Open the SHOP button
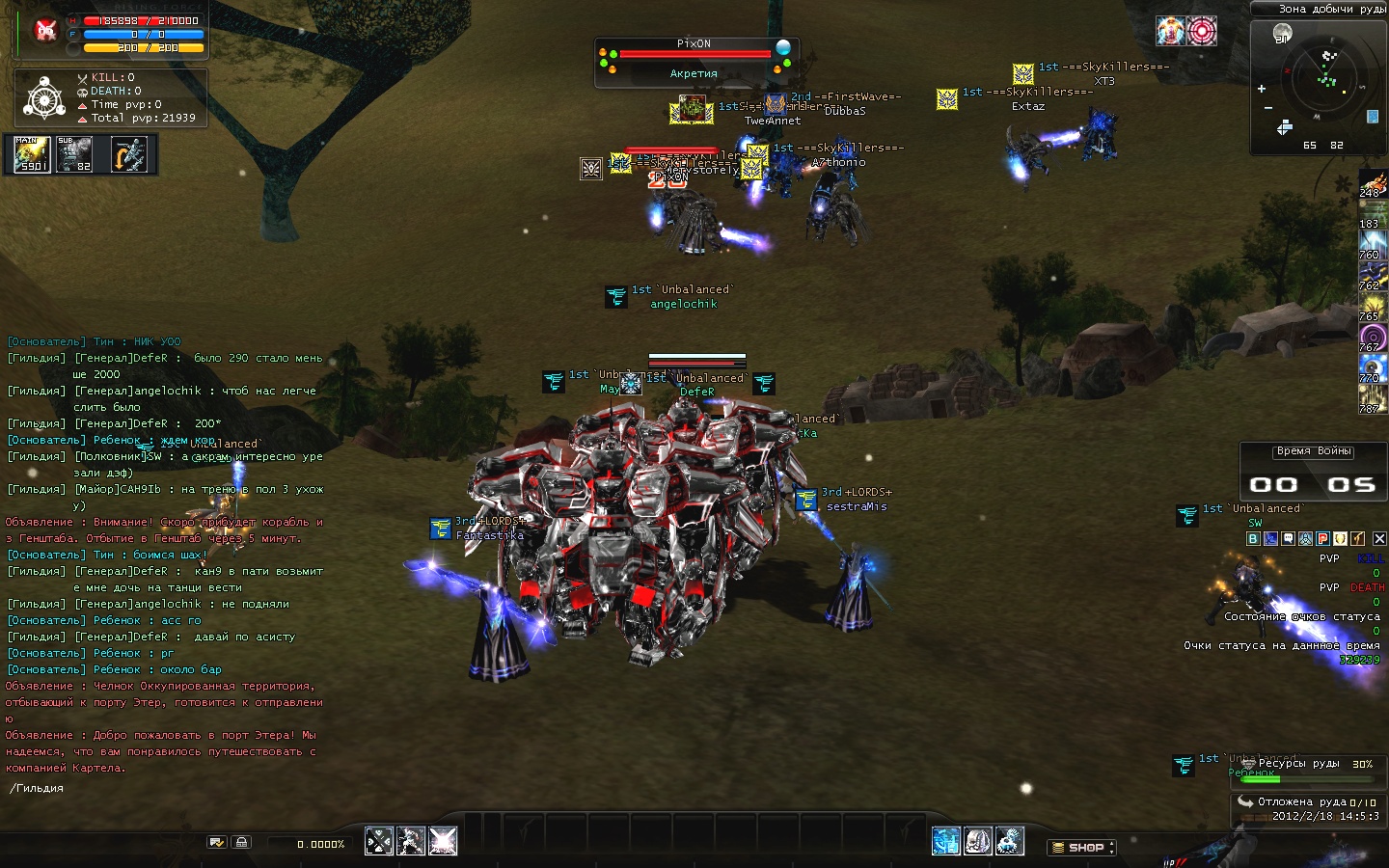This screenshot has width=1389, height=868. [1081, 848]
